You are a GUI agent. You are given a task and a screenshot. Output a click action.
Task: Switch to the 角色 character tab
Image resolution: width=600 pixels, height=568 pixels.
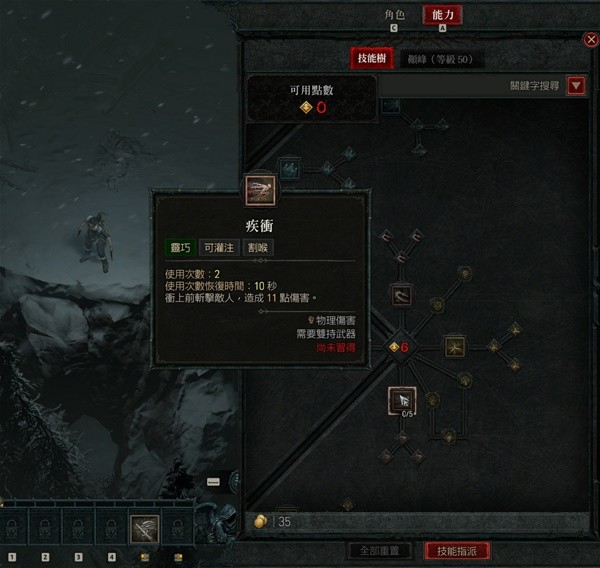[x=394, y=15]
